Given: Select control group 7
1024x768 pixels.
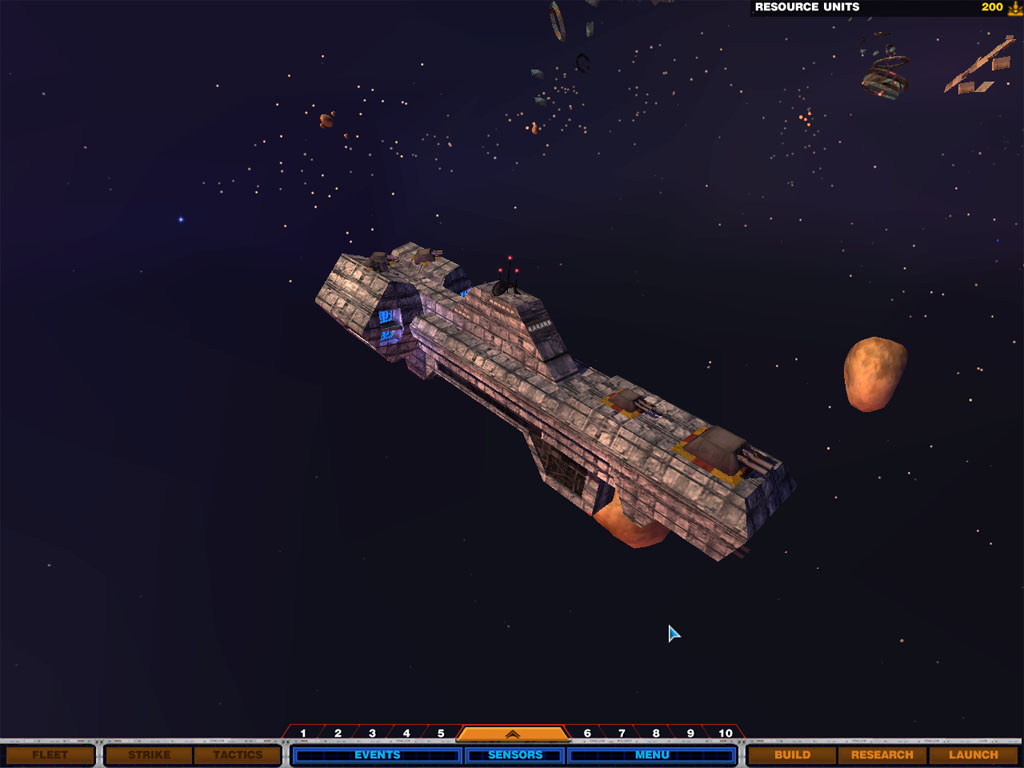Looking at the screenshot, I should tap(621, 734).
